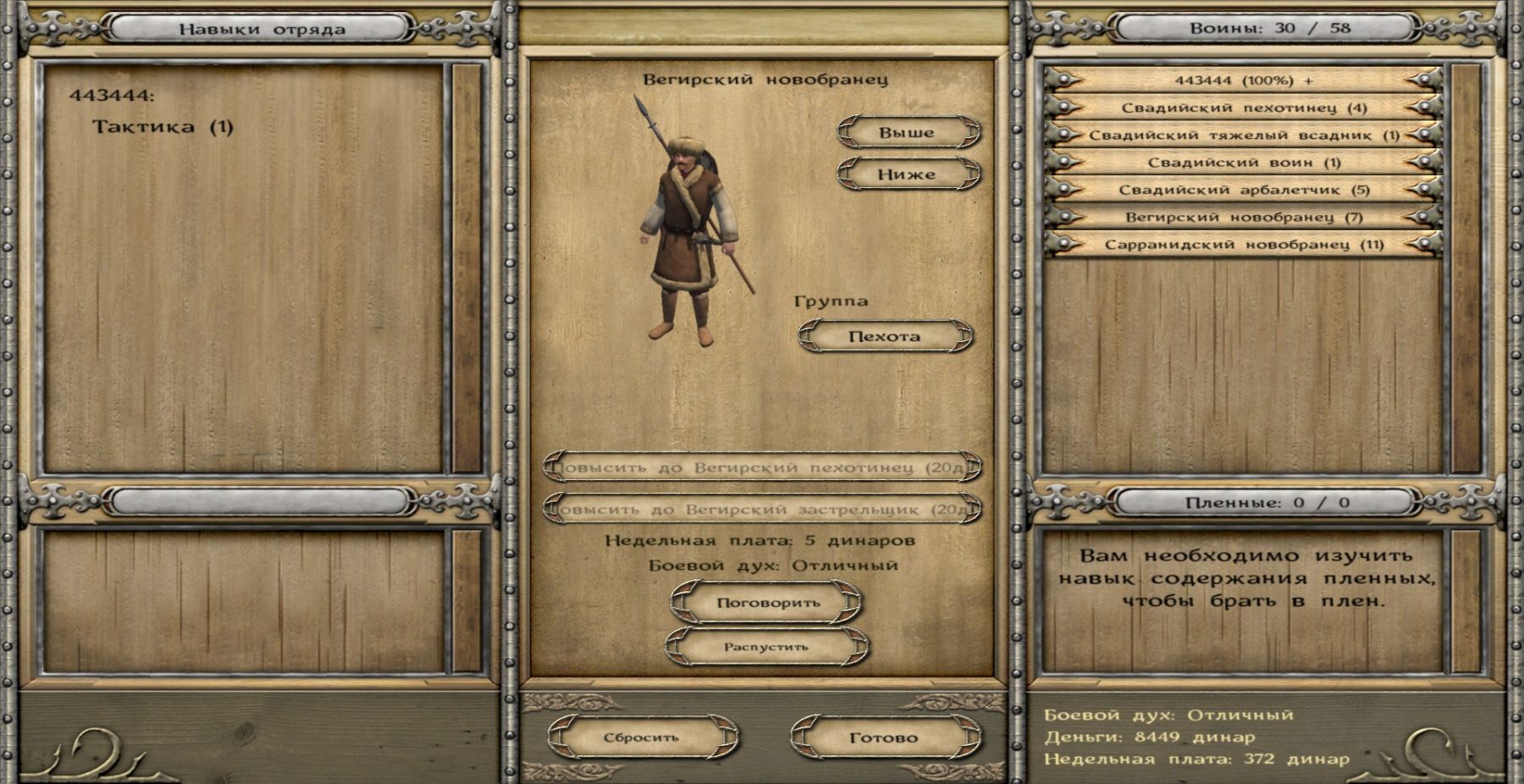This screenshot has width=1524, height=784.
Task: Move the troop up with the Выше button
Action: tap(908, 133)
